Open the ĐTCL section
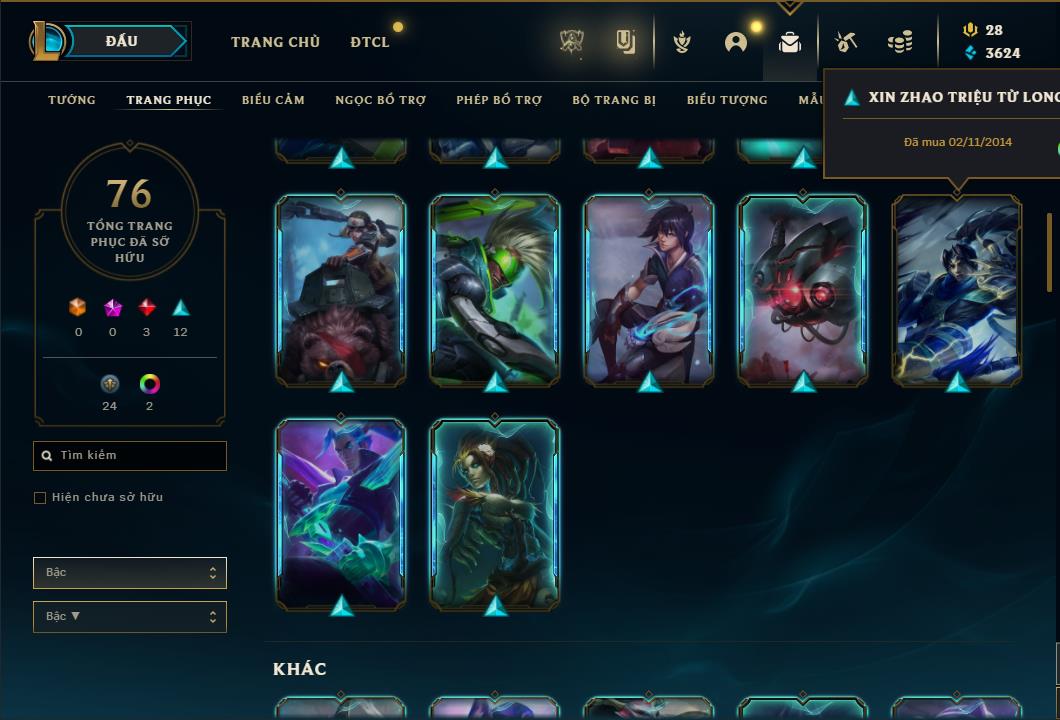 pyautogui.click(x=370, y=42)
